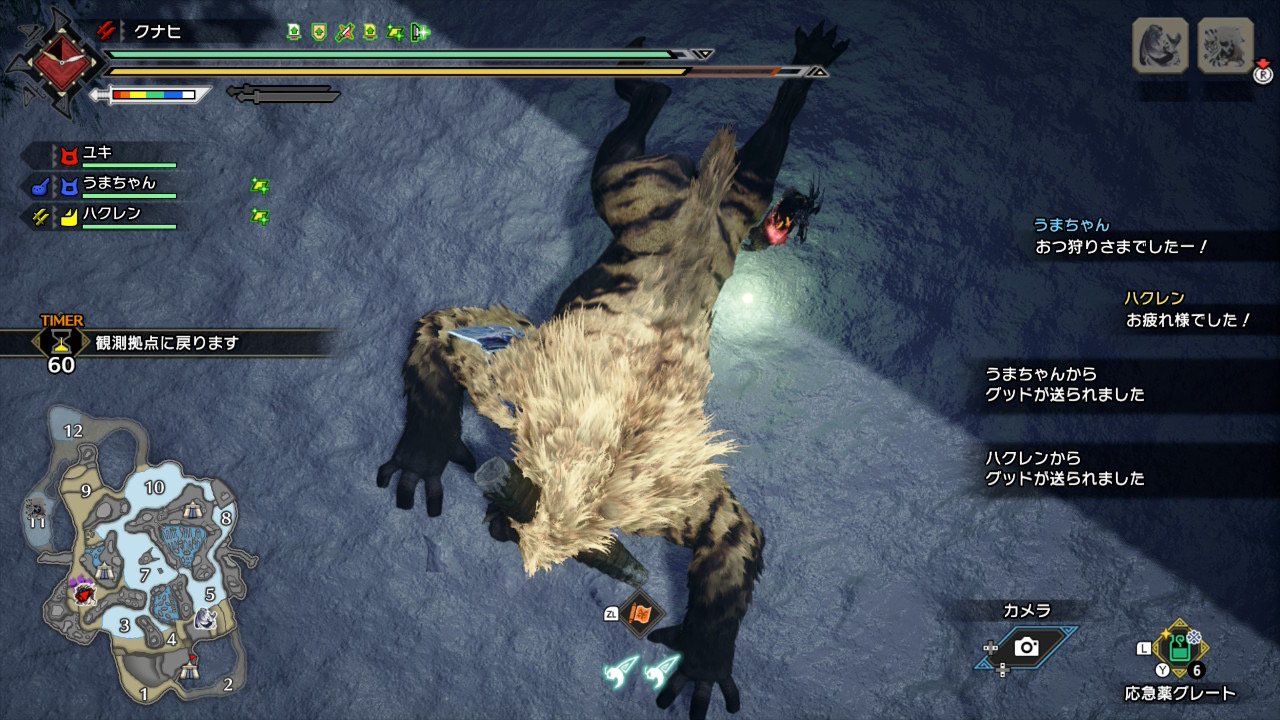Select party member うまちゃん in the list
This screenshot has width=1280, height=720.
pyautogui.click(x=119, y=184)
